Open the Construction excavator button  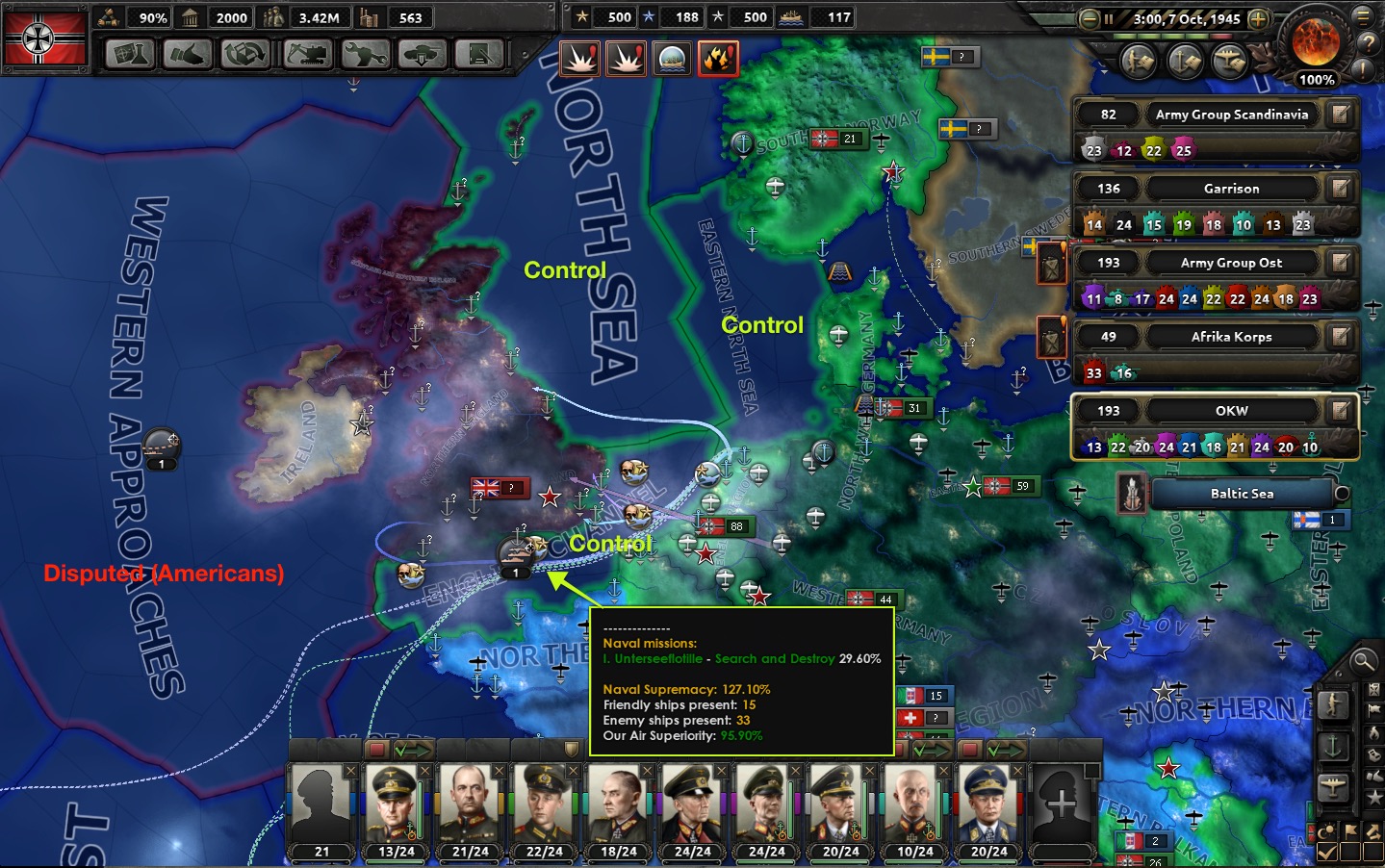pyautogui.click(x=307, y=55)
